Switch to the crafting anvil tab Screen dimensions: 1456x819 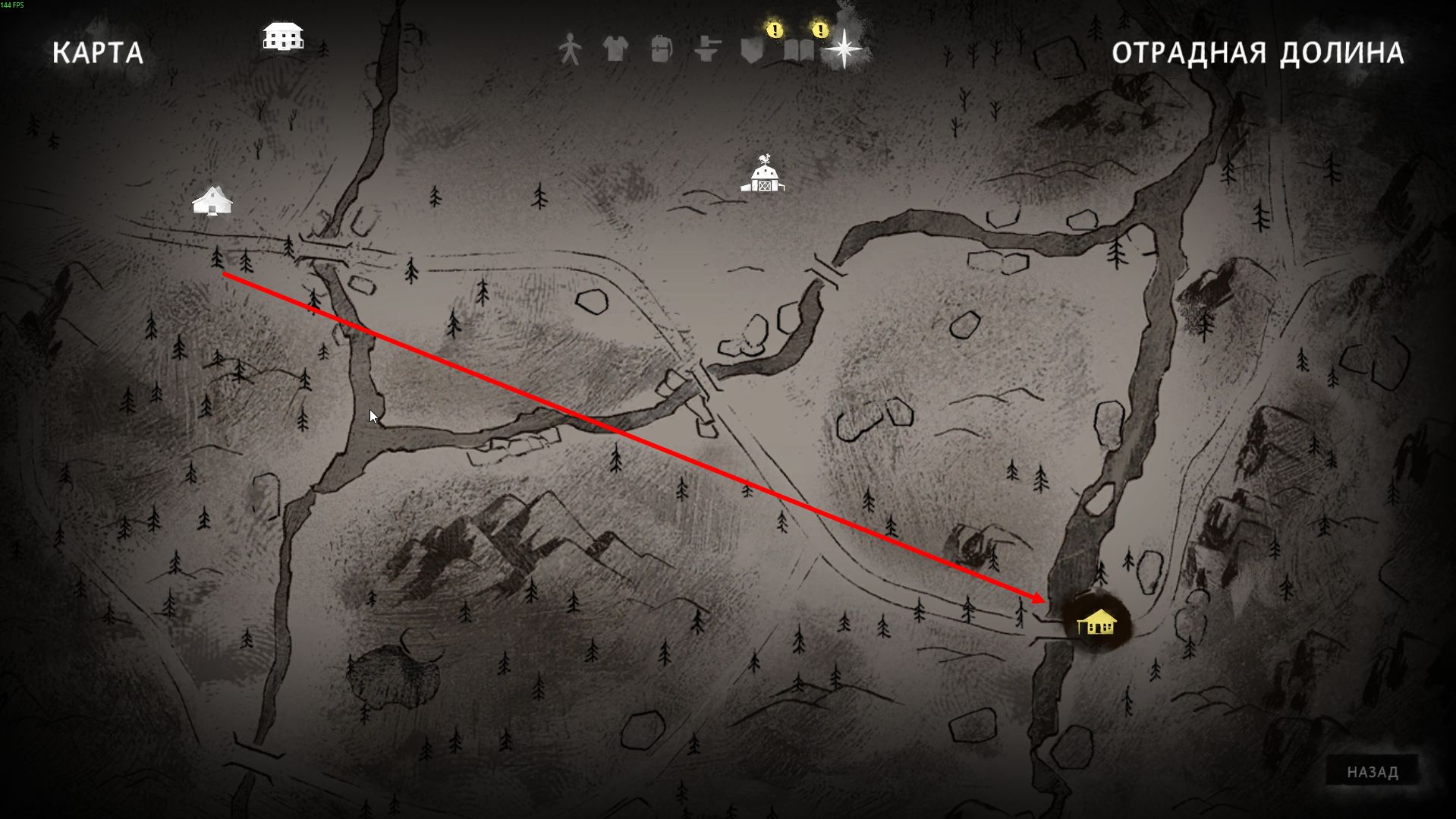[x=706, y=50]
